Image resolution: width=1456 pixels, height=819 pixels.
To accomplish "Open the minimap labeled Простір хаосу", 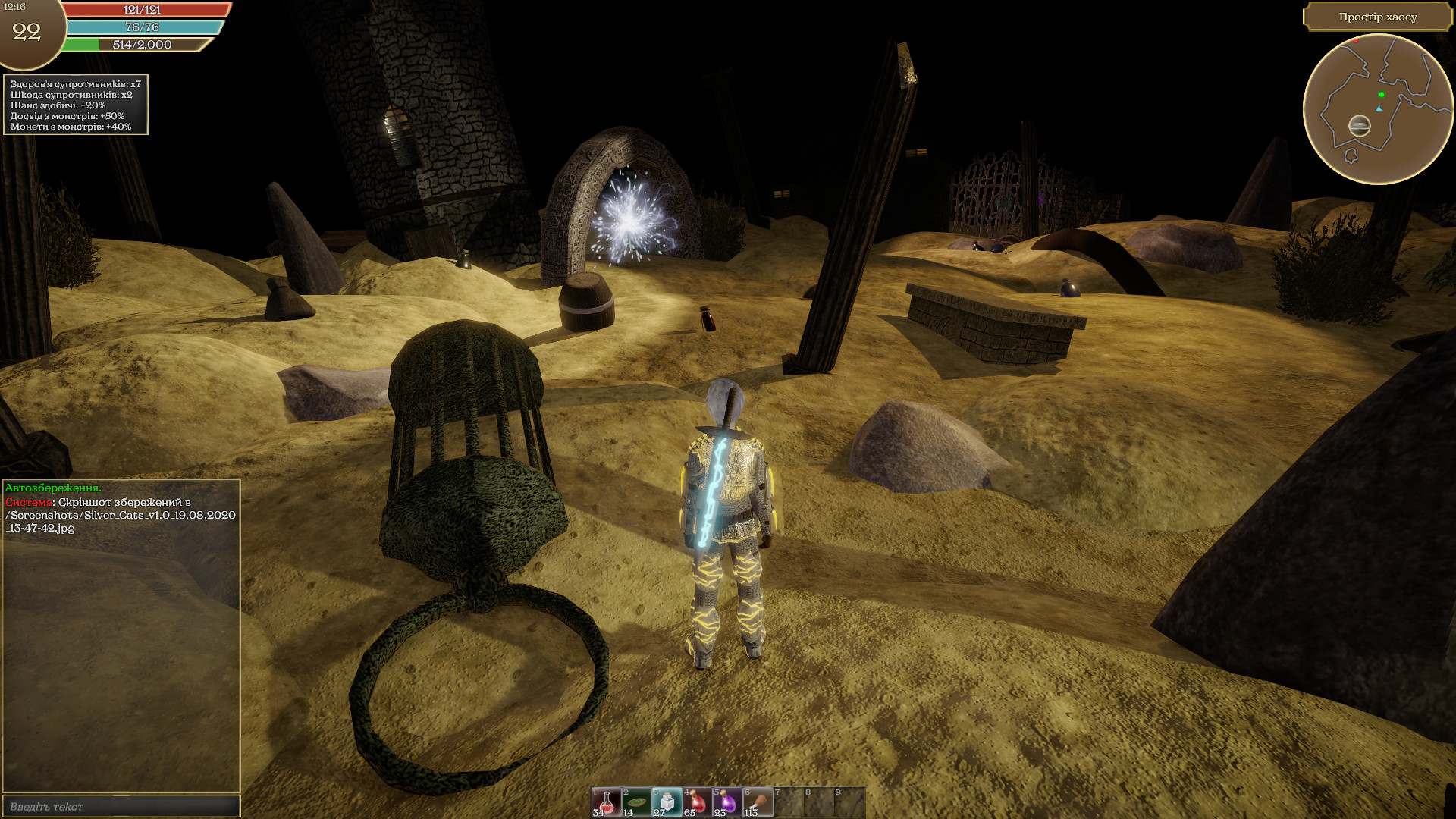I will [1379, 106].
